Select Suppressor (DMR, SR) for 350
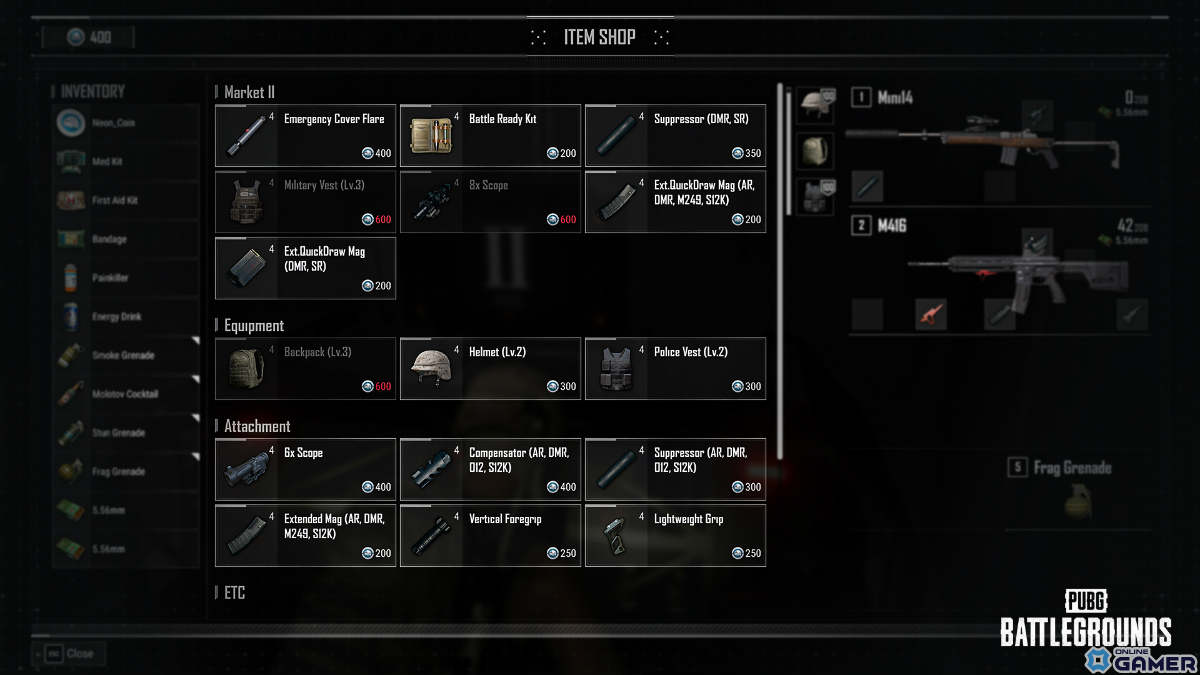Screen dimensions: 1200x675 click(675, 135)
